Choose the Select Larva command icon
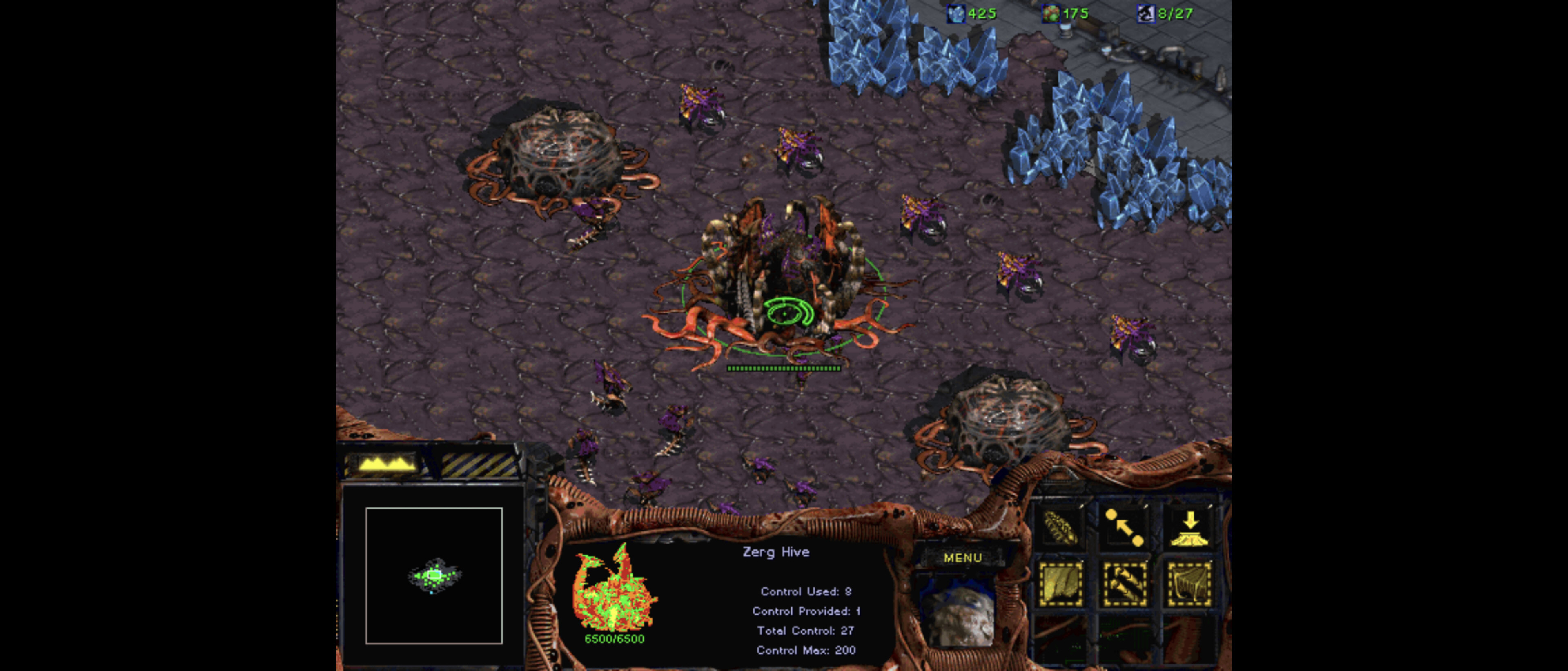This screenshot has height=671, width=1568. tap(1060, 527)
